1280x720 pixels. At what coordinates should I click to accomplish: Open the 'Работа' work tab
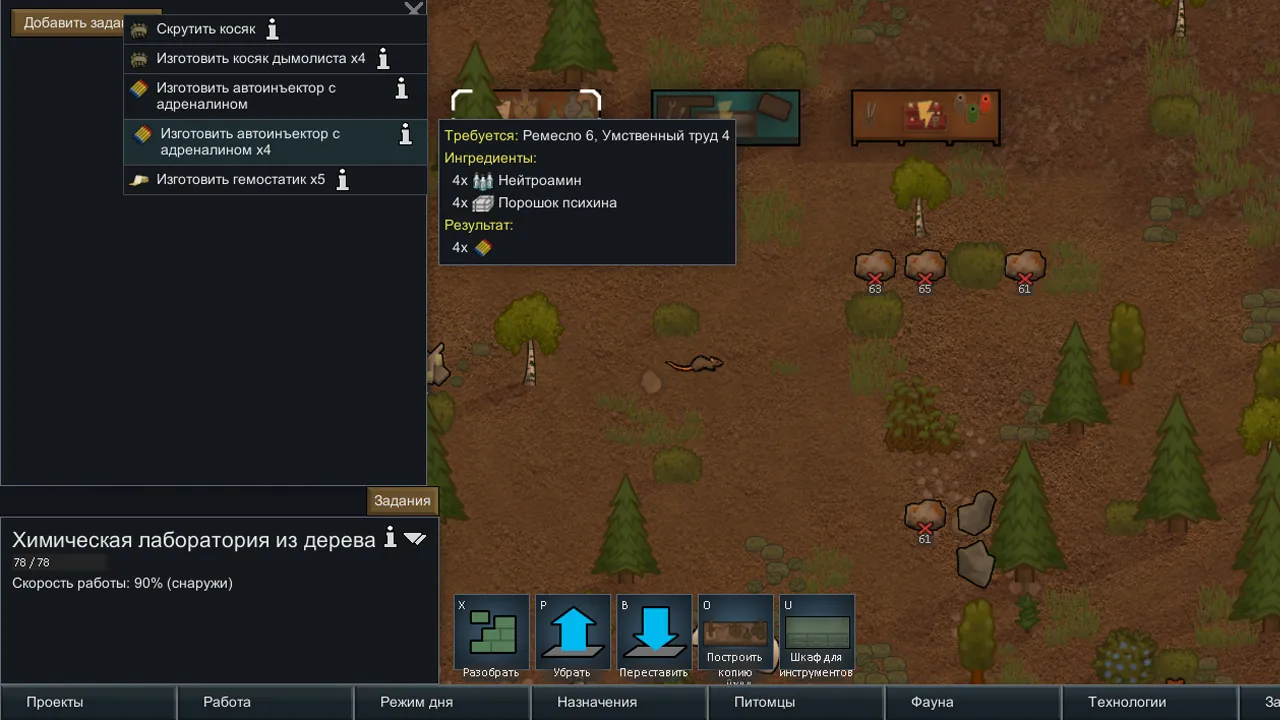coord(227,702)
